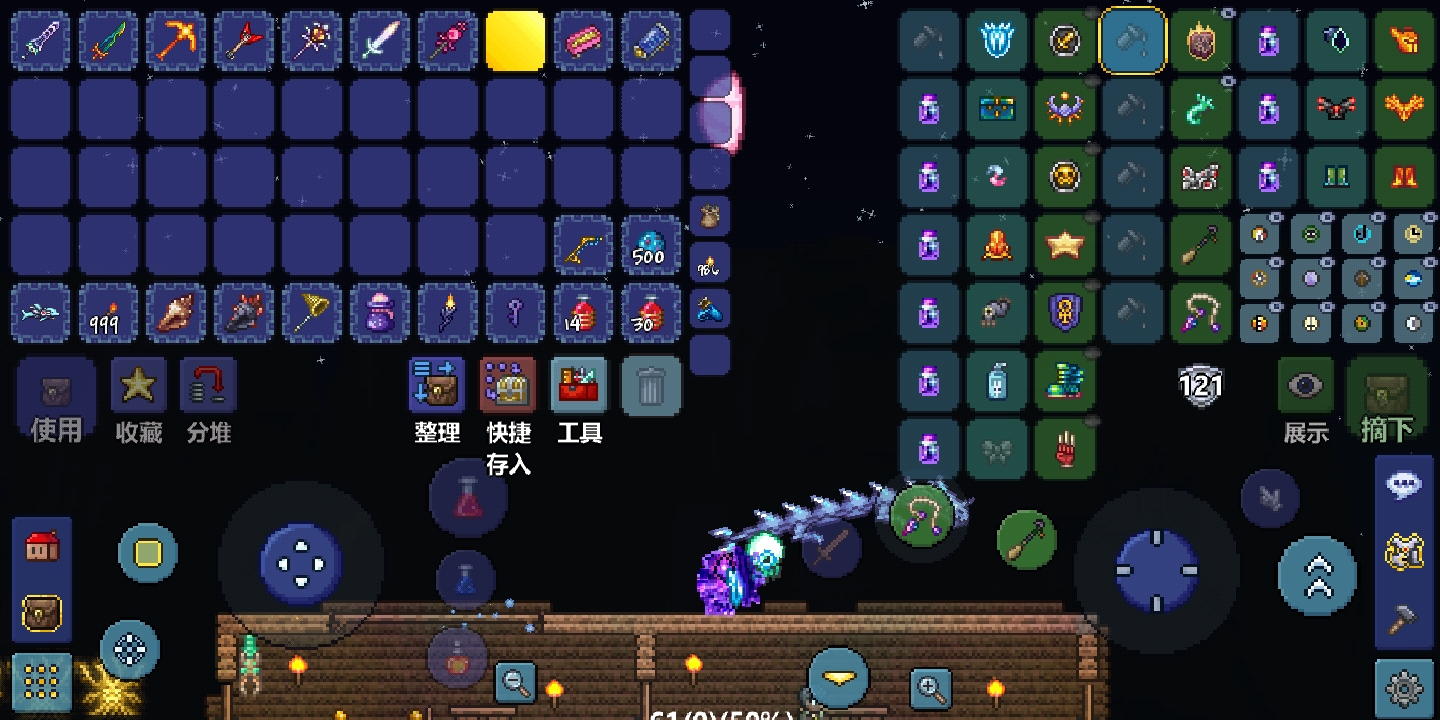
Task: Open the settings gear button
Action: 1404,689
